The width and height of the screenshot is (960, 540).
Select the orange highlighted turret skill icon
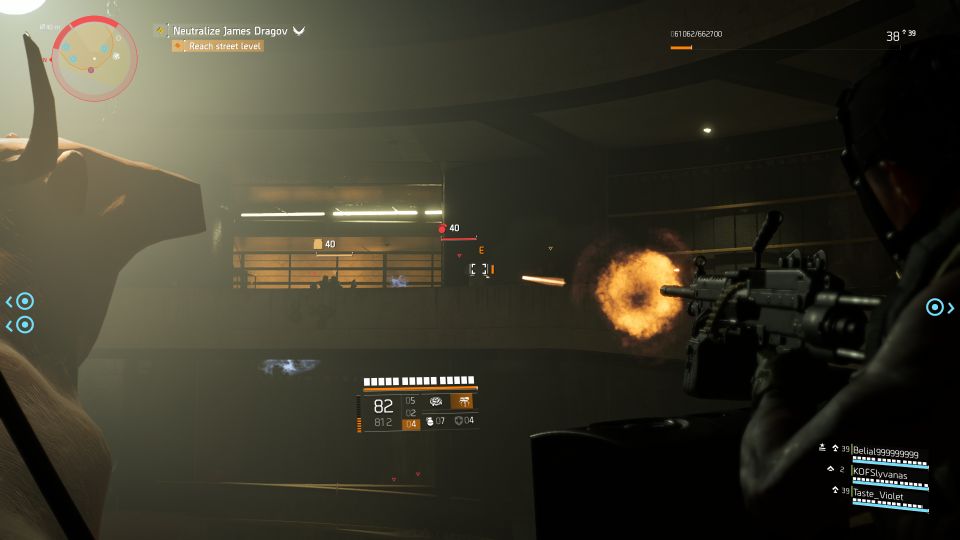462,401
